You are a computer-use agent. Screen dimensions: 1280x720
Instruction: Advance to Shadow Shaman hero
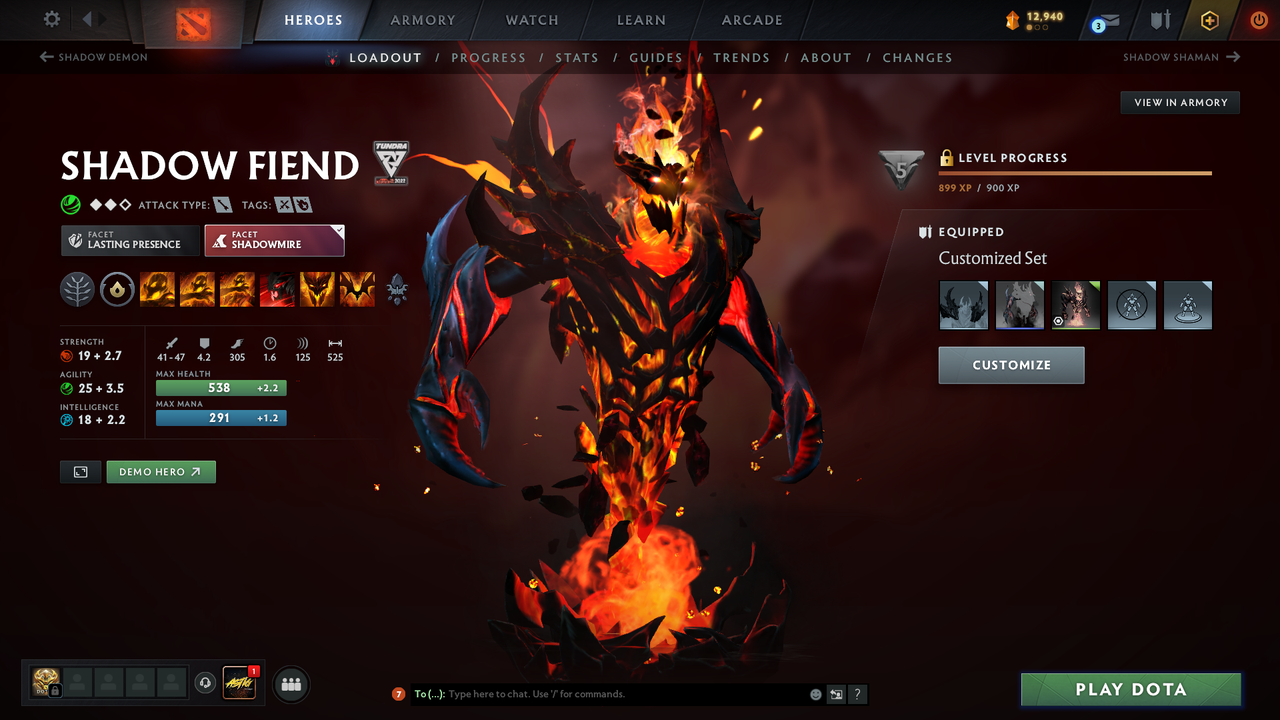click(x=1181, y=57)
